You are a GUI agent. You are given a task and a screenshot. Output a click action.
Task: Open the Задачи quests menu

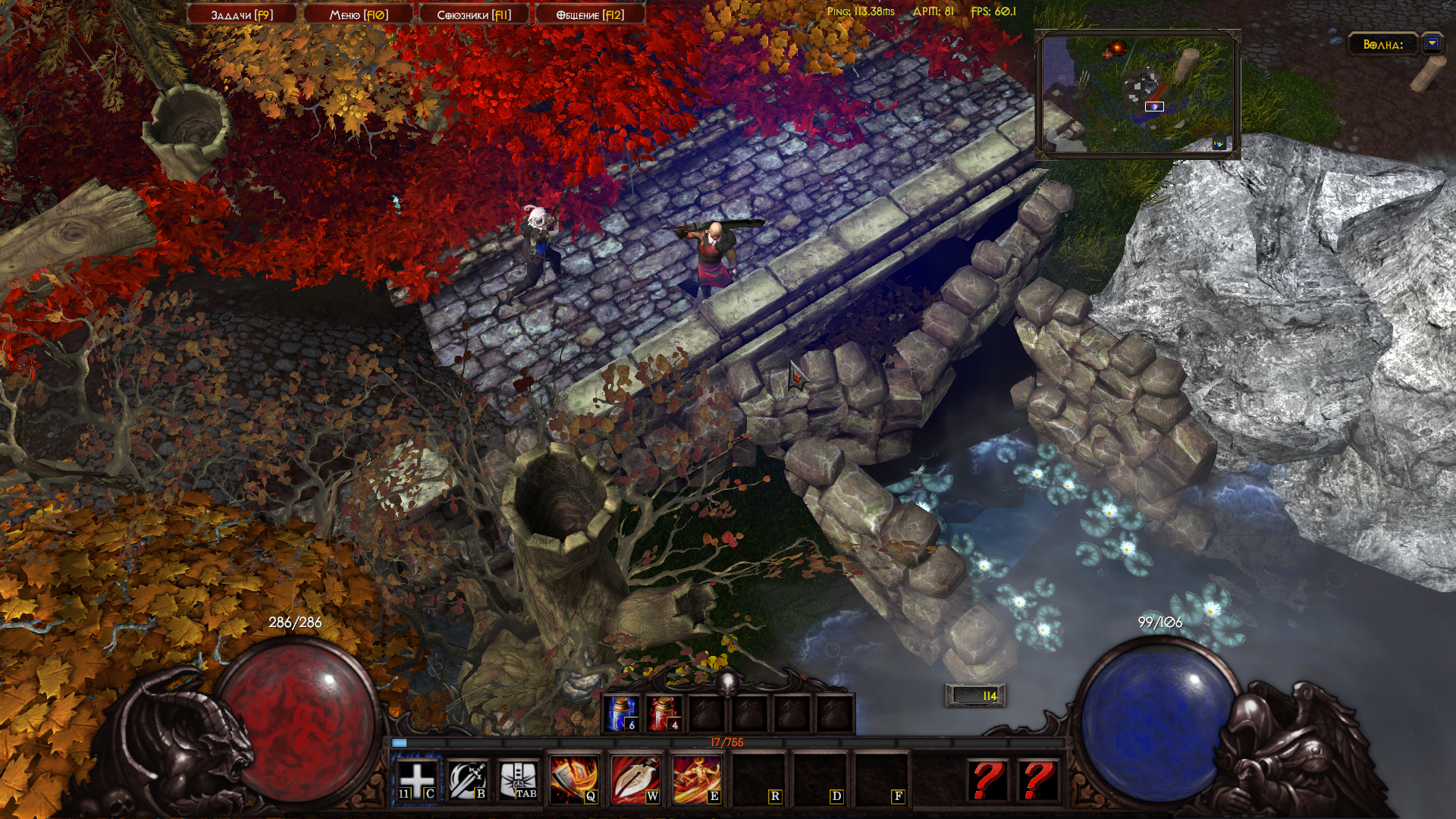point(242,14)
